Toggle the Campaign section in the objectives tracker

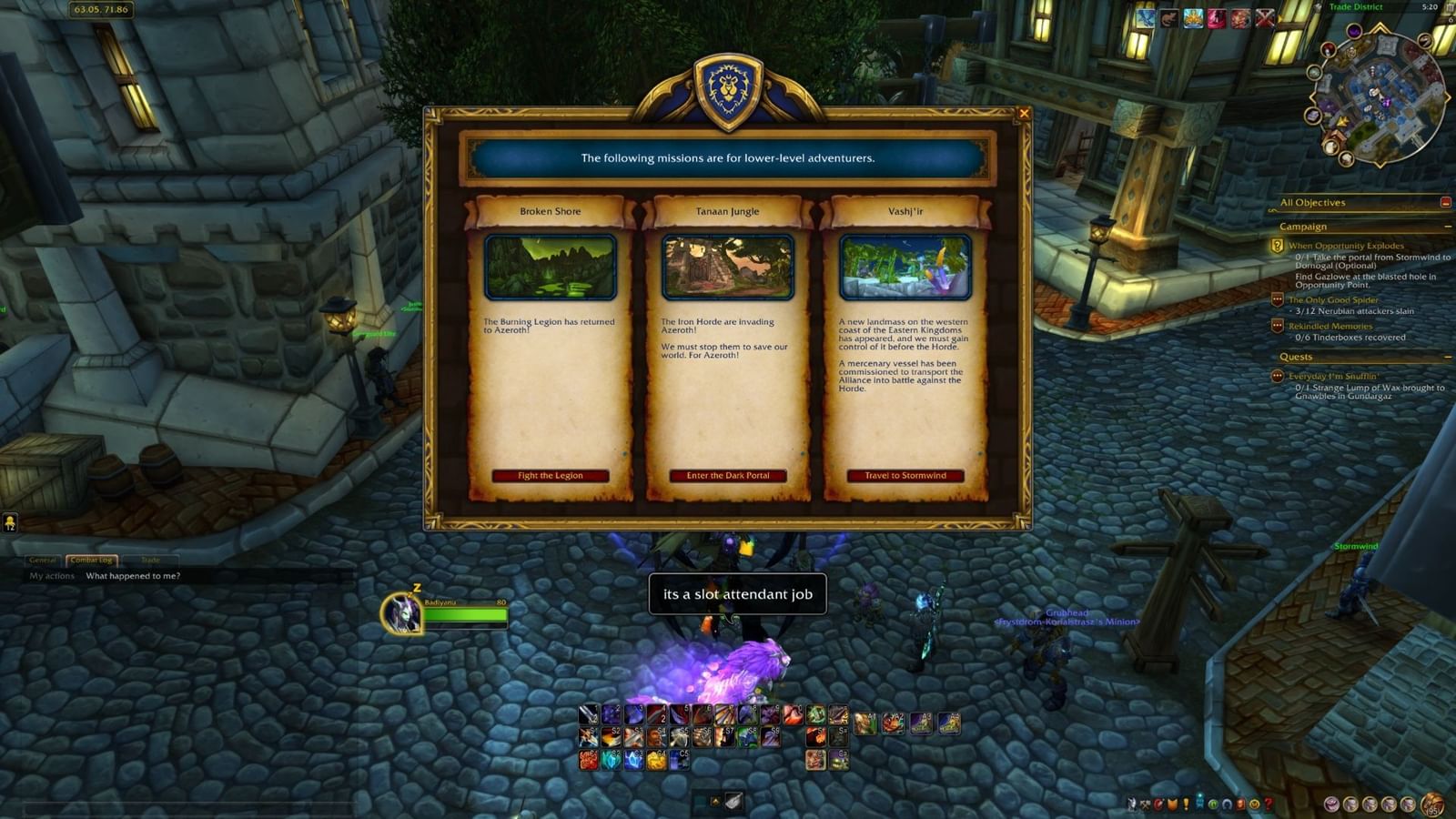(1448, 227)
